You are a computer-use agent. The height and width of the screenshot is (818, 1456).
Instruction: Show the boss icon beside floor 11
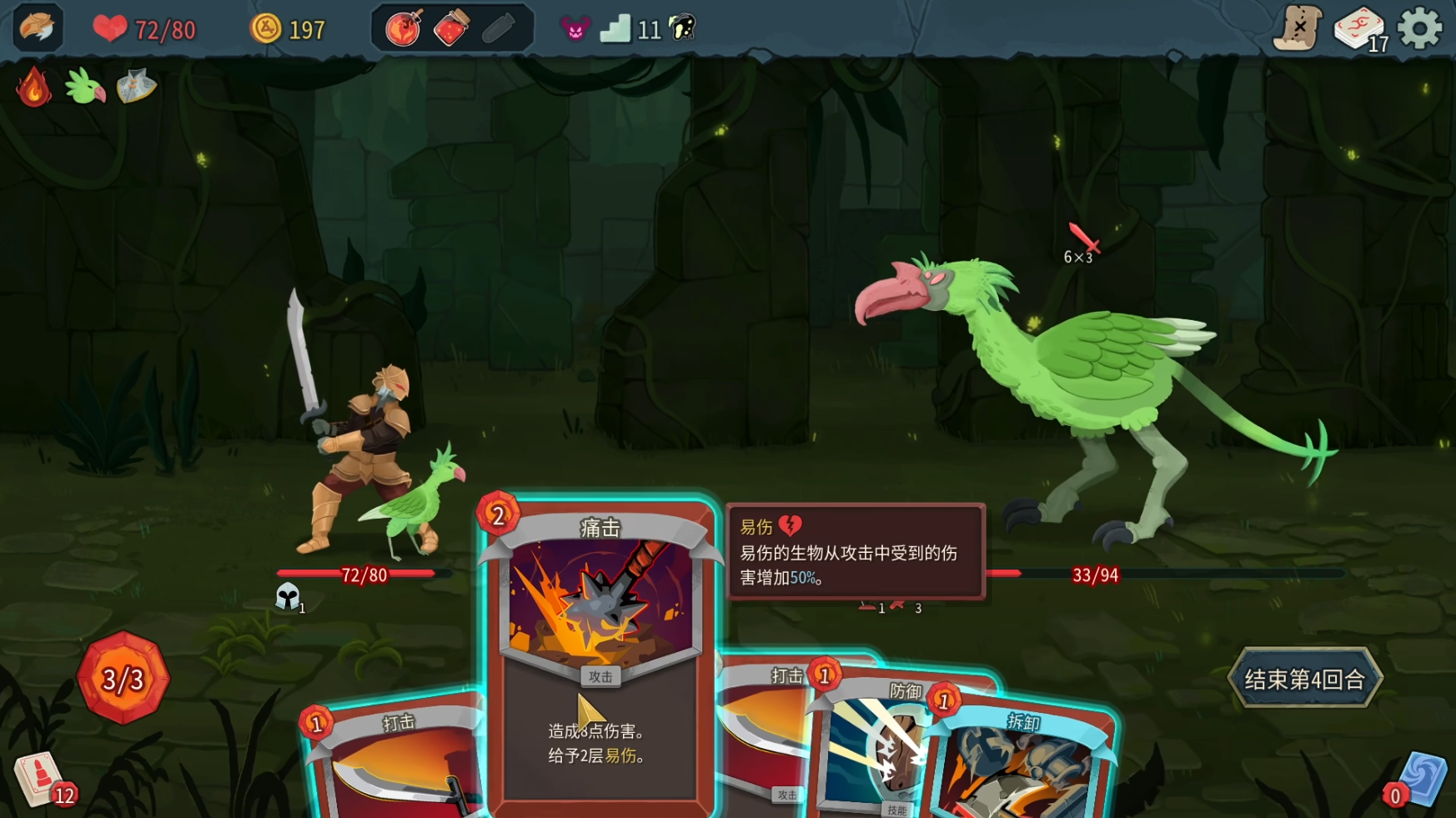pos(683,29)
